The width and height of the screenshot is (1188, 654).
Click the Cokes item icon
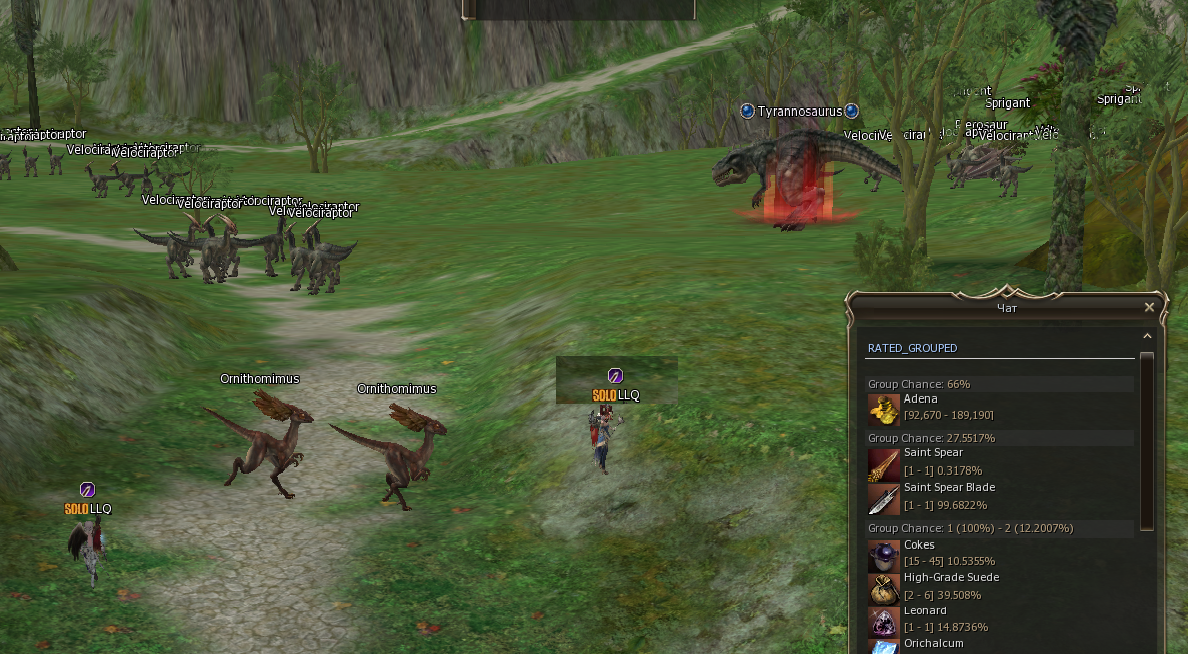point(883,555)
